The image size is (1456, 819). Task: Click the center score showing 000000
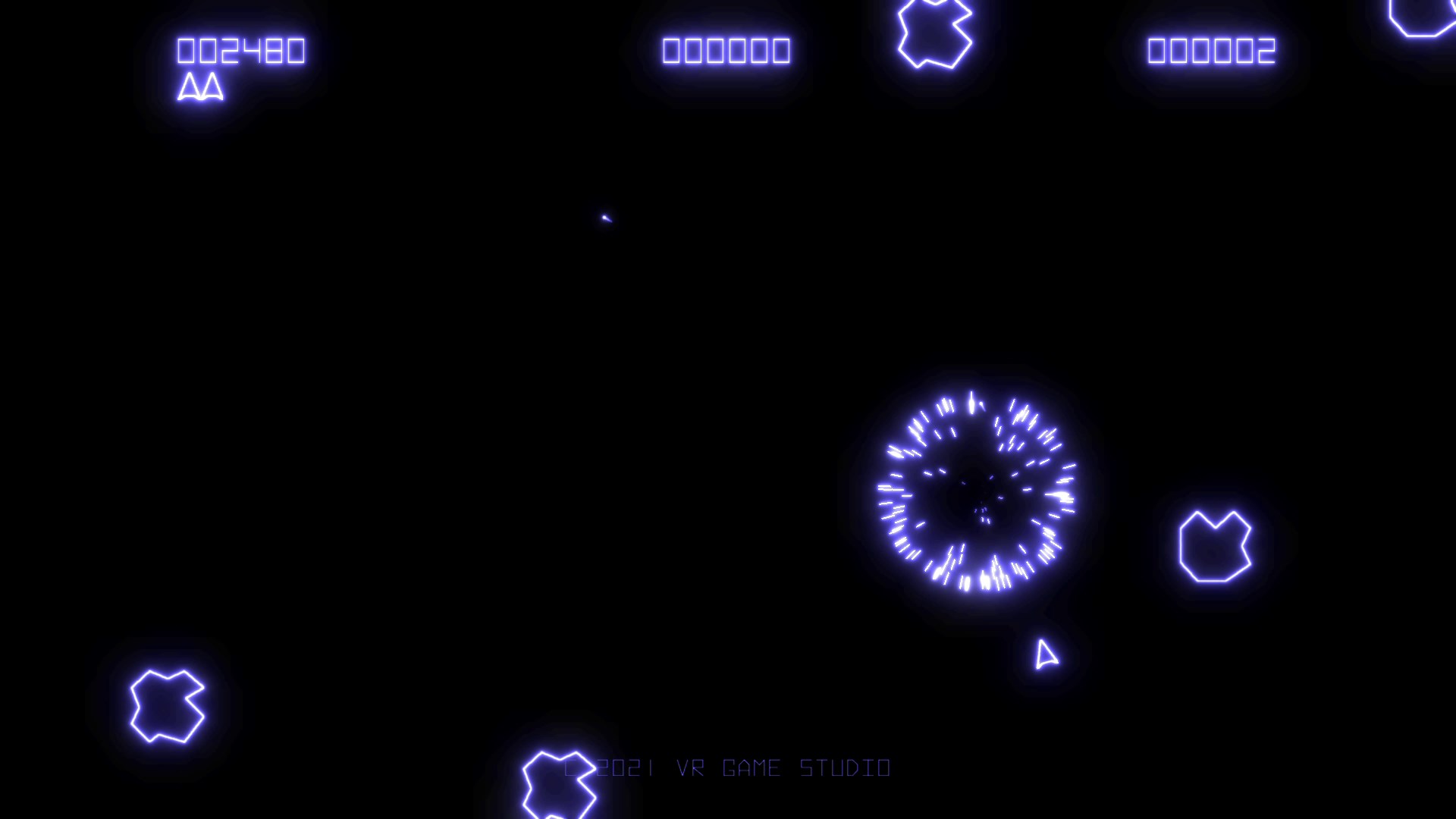coord(726,51)
